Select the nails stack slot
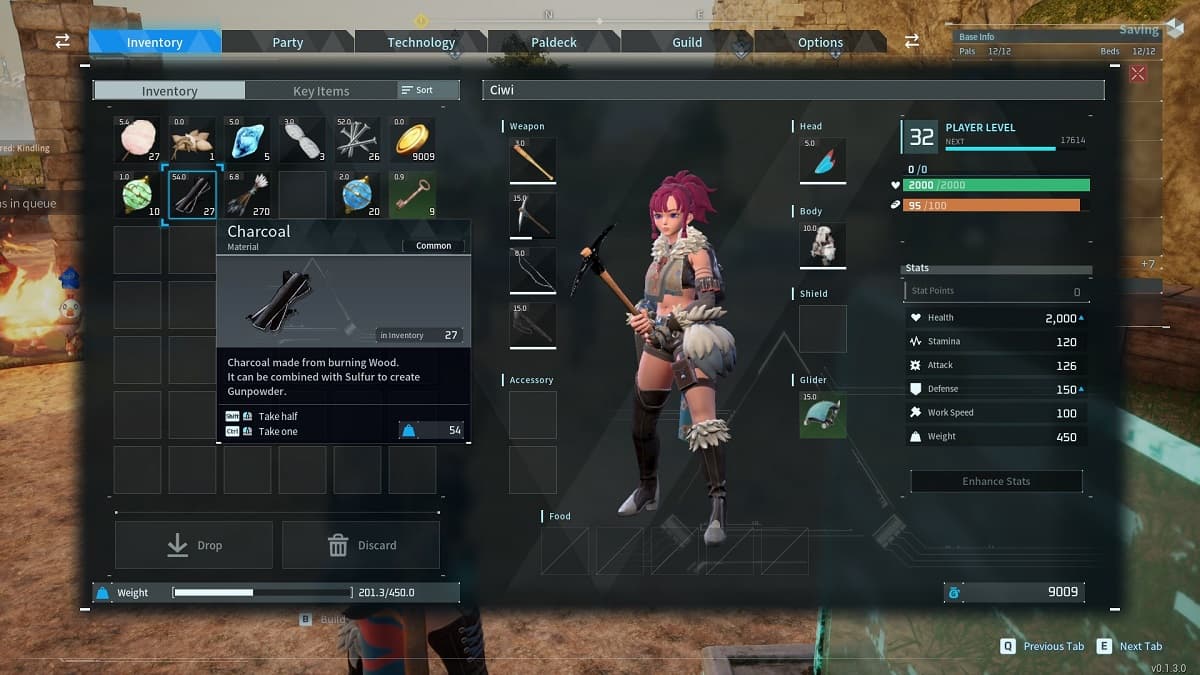This screenshot has width=1200, height=675. pos(357,140)
